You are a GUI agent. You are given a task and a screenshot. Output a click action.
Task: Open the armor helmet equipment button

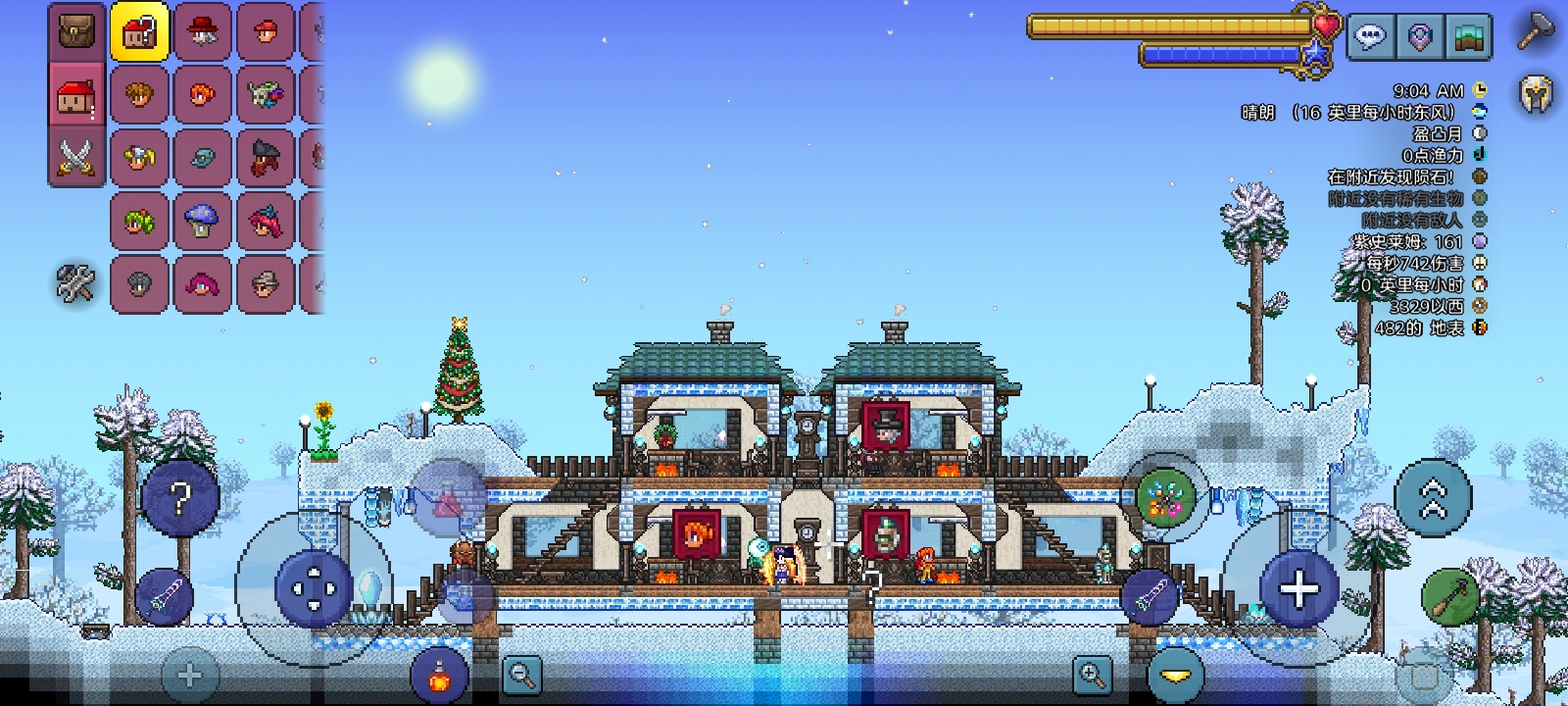pyautogui.click(x=1536, y=95)
